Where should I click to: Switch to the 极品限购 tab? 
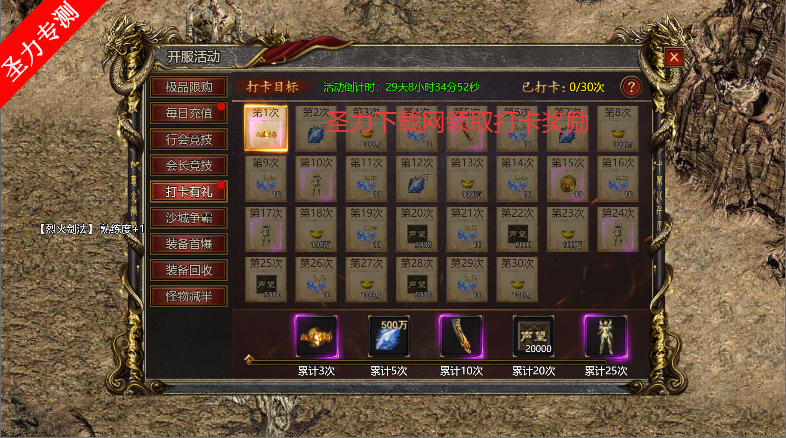(x=188, y=87)
